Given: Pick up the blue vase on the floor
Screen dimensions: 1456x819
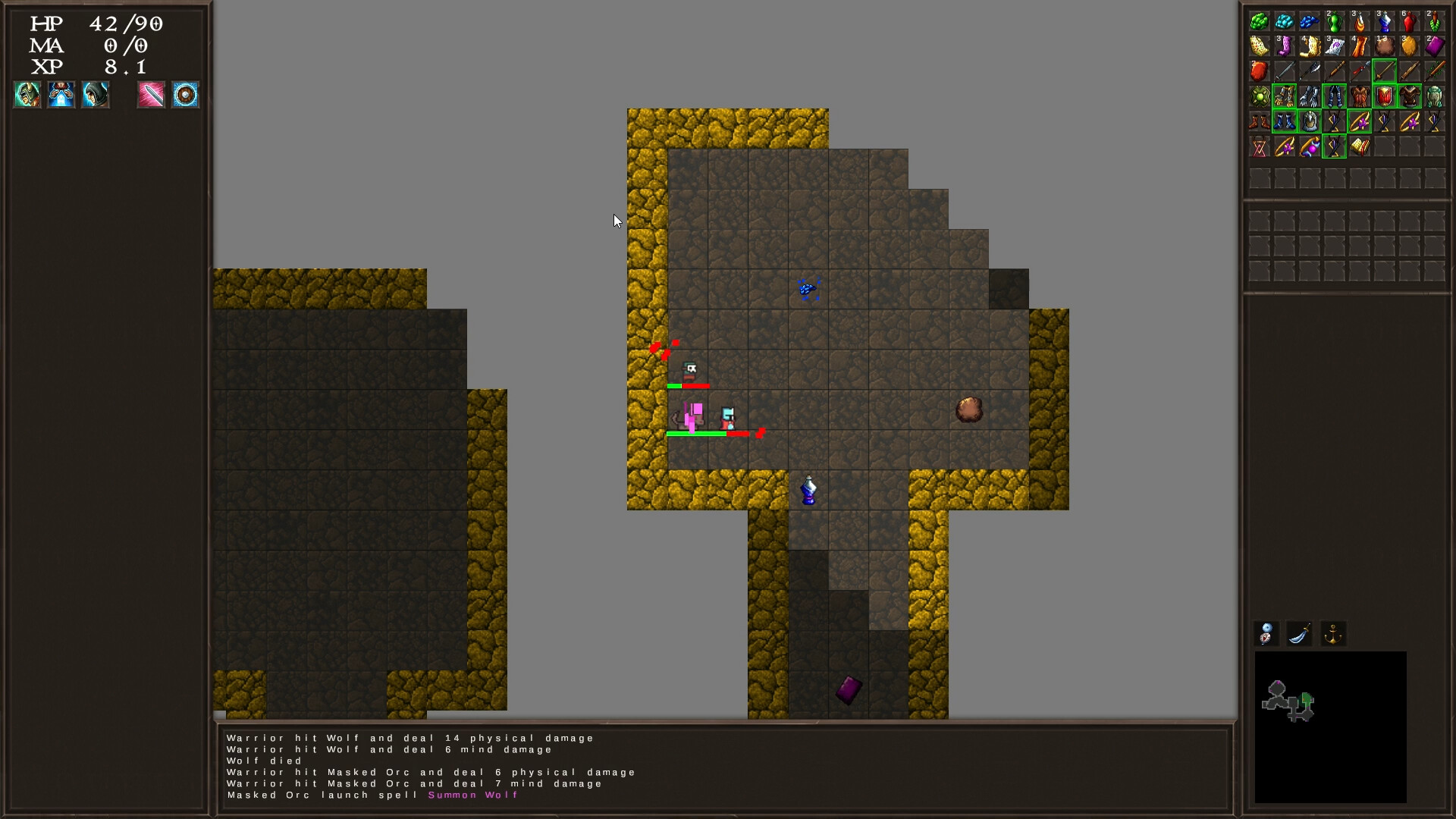Looking at the screenshot, I should (807, 489).
